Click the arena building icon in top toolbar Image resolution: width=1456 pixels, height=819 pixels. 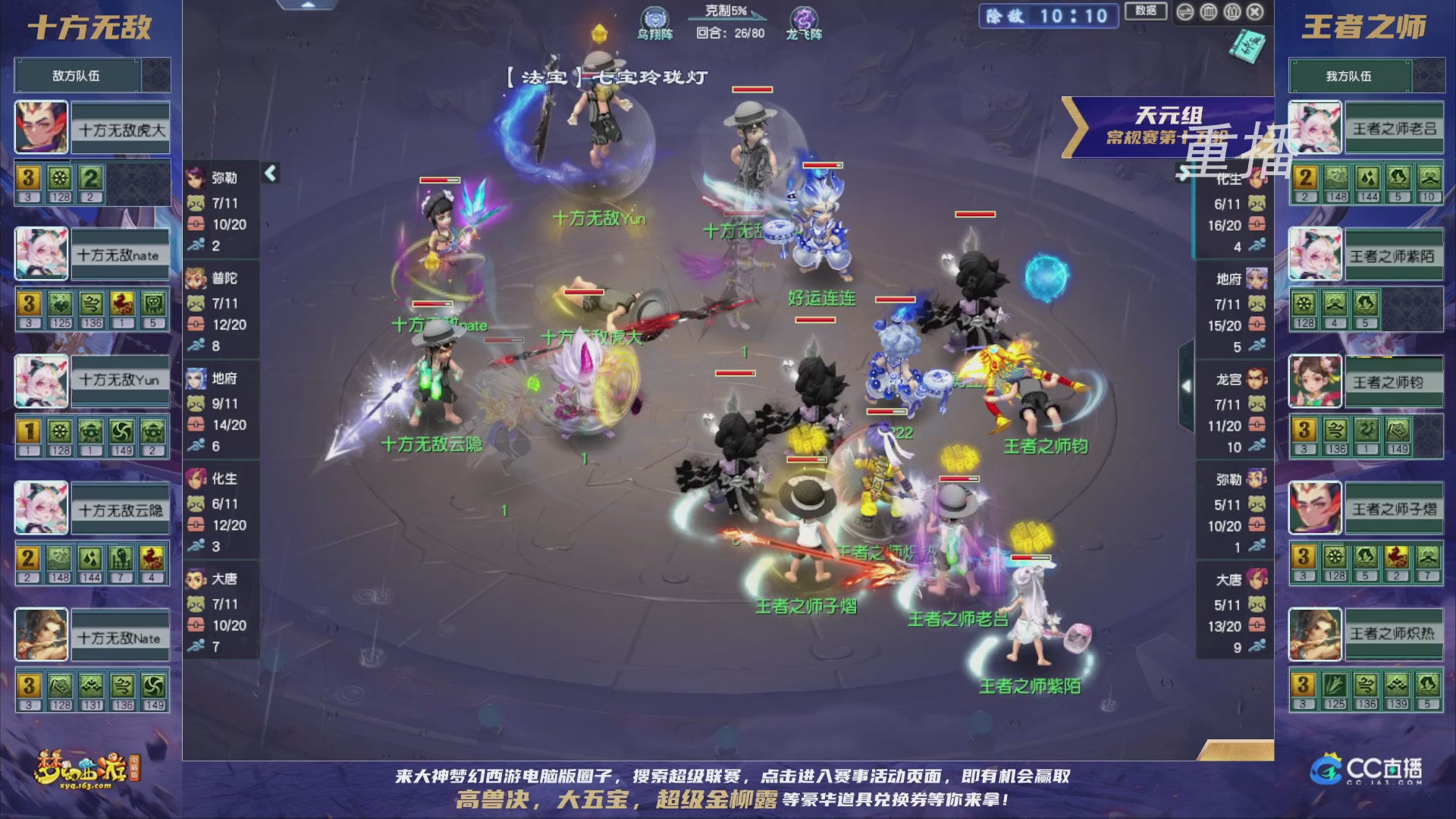pyautogui.click(x=1209, y=12)
